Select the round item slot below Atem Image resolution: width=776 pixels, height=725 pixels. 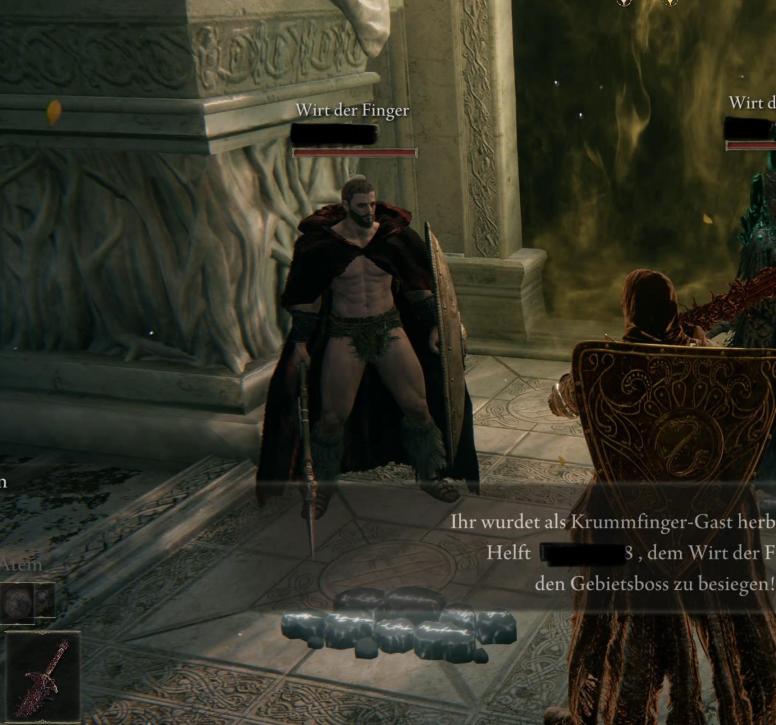tap(17, 601)
